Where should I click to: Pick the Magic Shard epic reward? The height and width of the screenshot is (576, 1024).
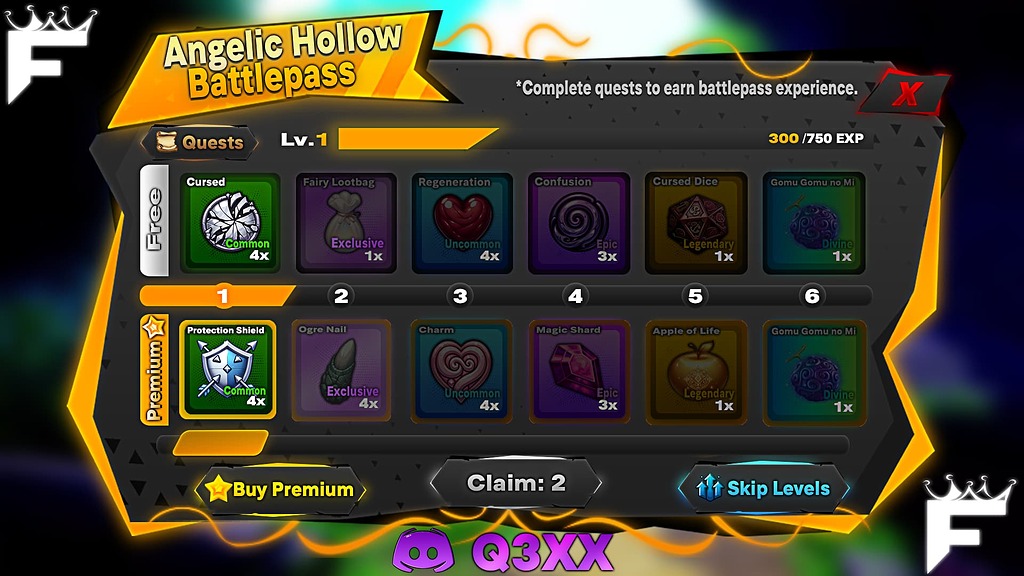[x=578, y=370]
